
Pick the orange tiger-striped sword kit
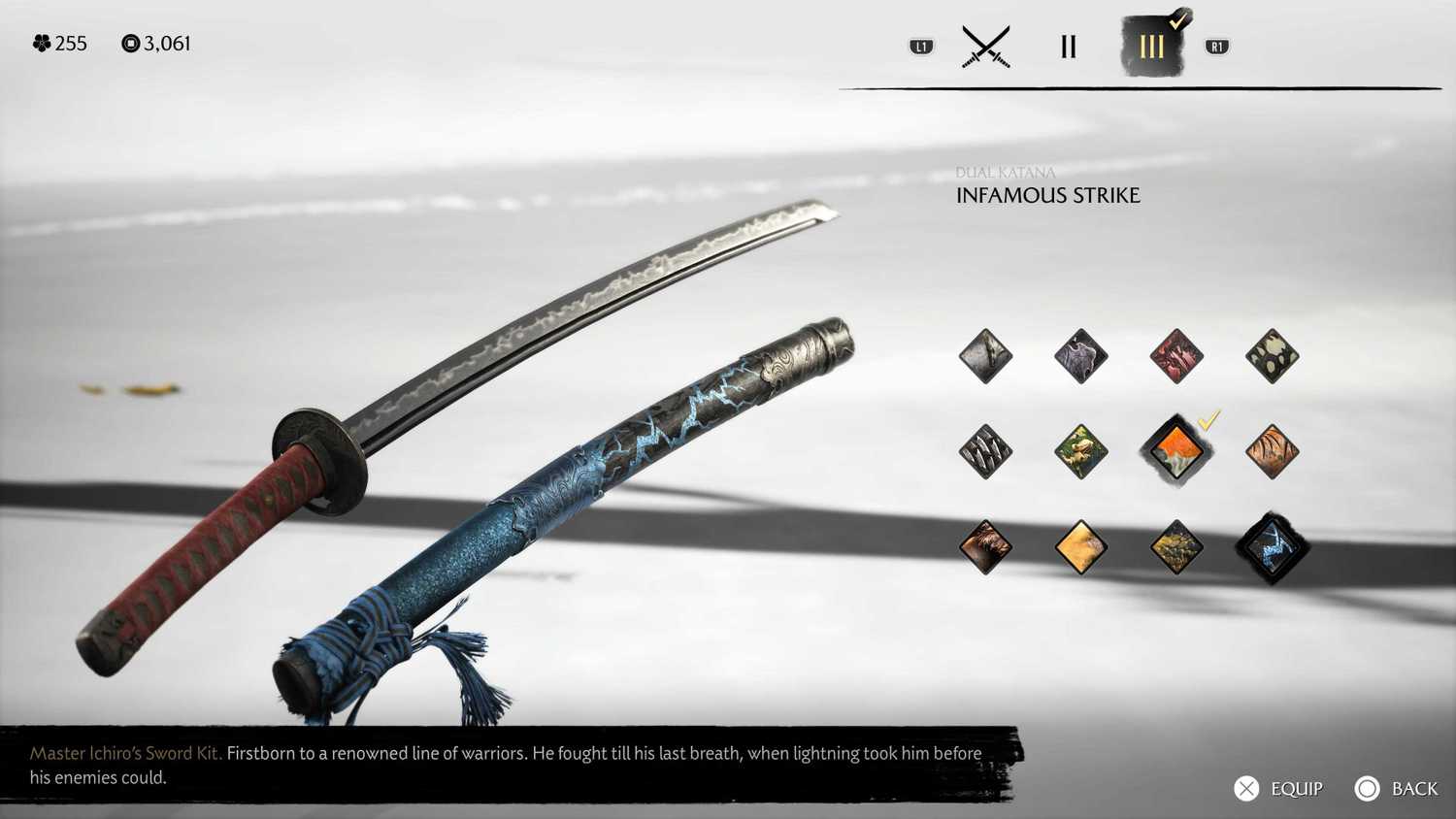(x=1272, y=451)
